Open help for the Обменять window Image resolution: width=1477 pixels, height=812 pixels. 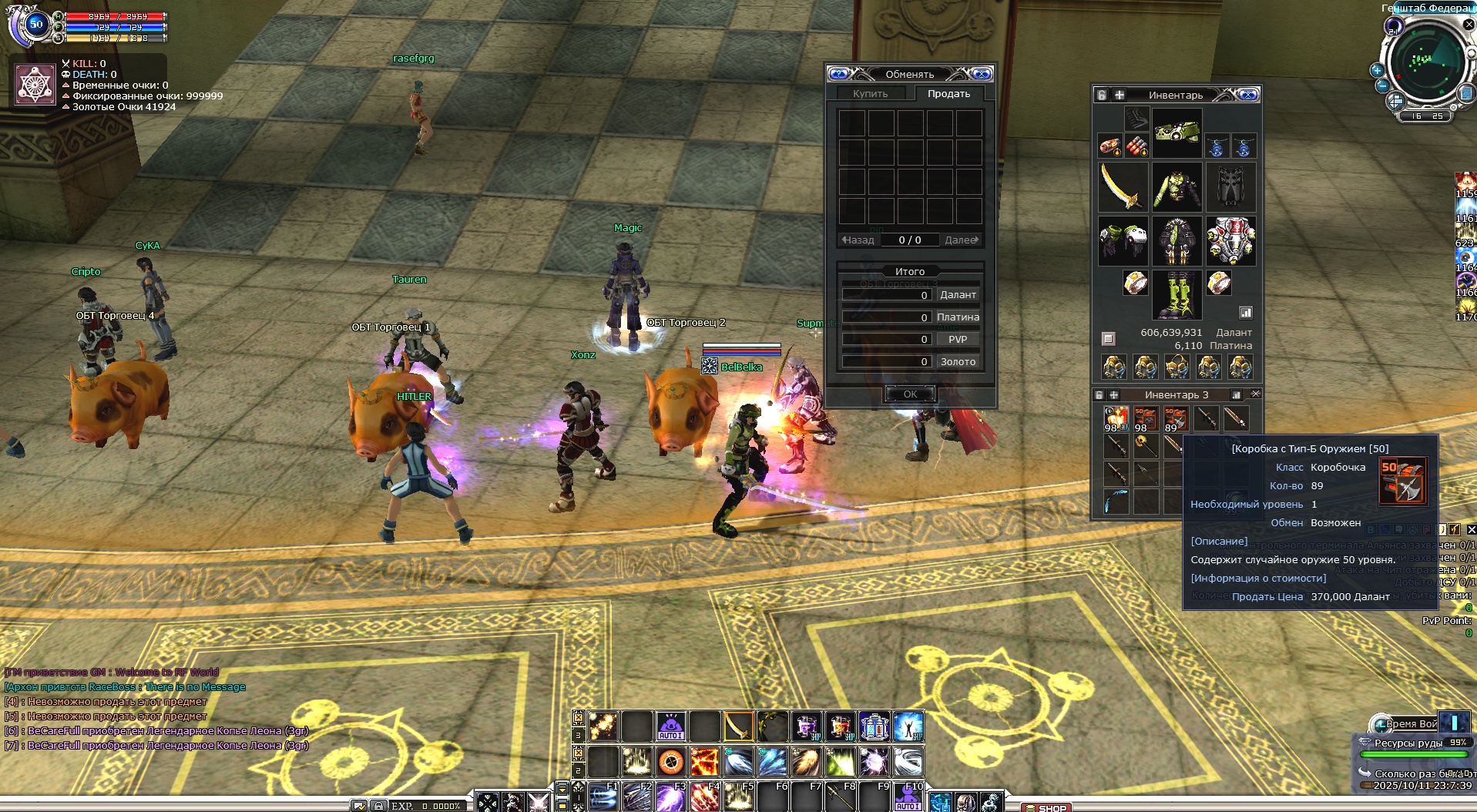839,74
